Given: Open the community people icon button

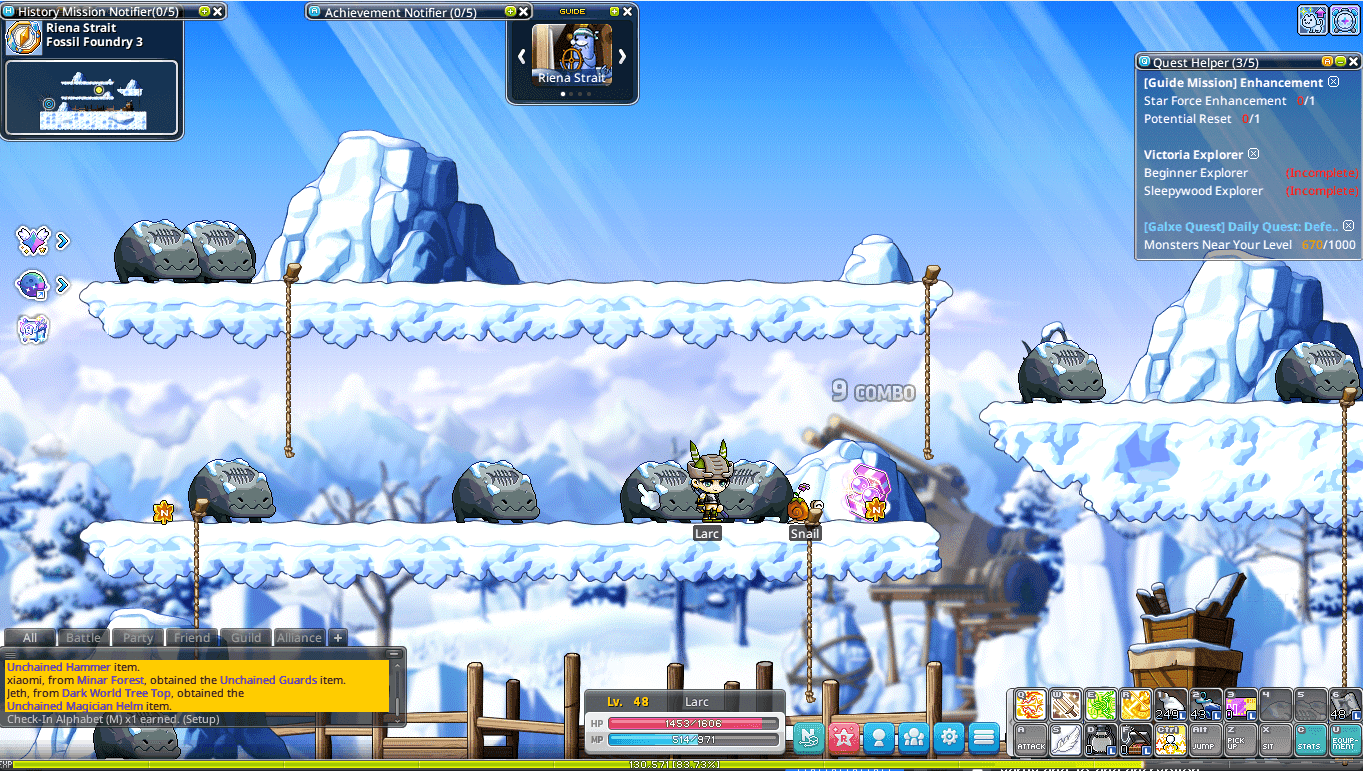Looking at the screenshot, I should [x=913, y=738].
